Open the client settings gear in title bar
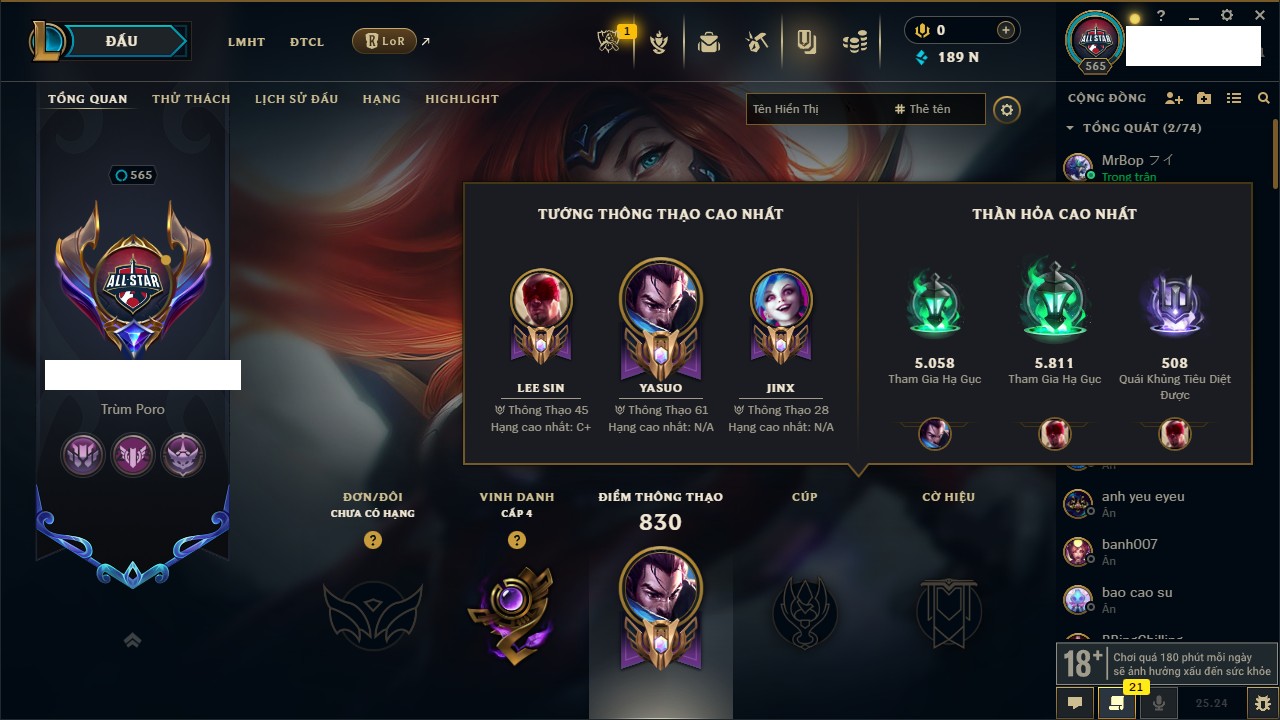This screenshot has width=1280, height=720. point(1227,16)
